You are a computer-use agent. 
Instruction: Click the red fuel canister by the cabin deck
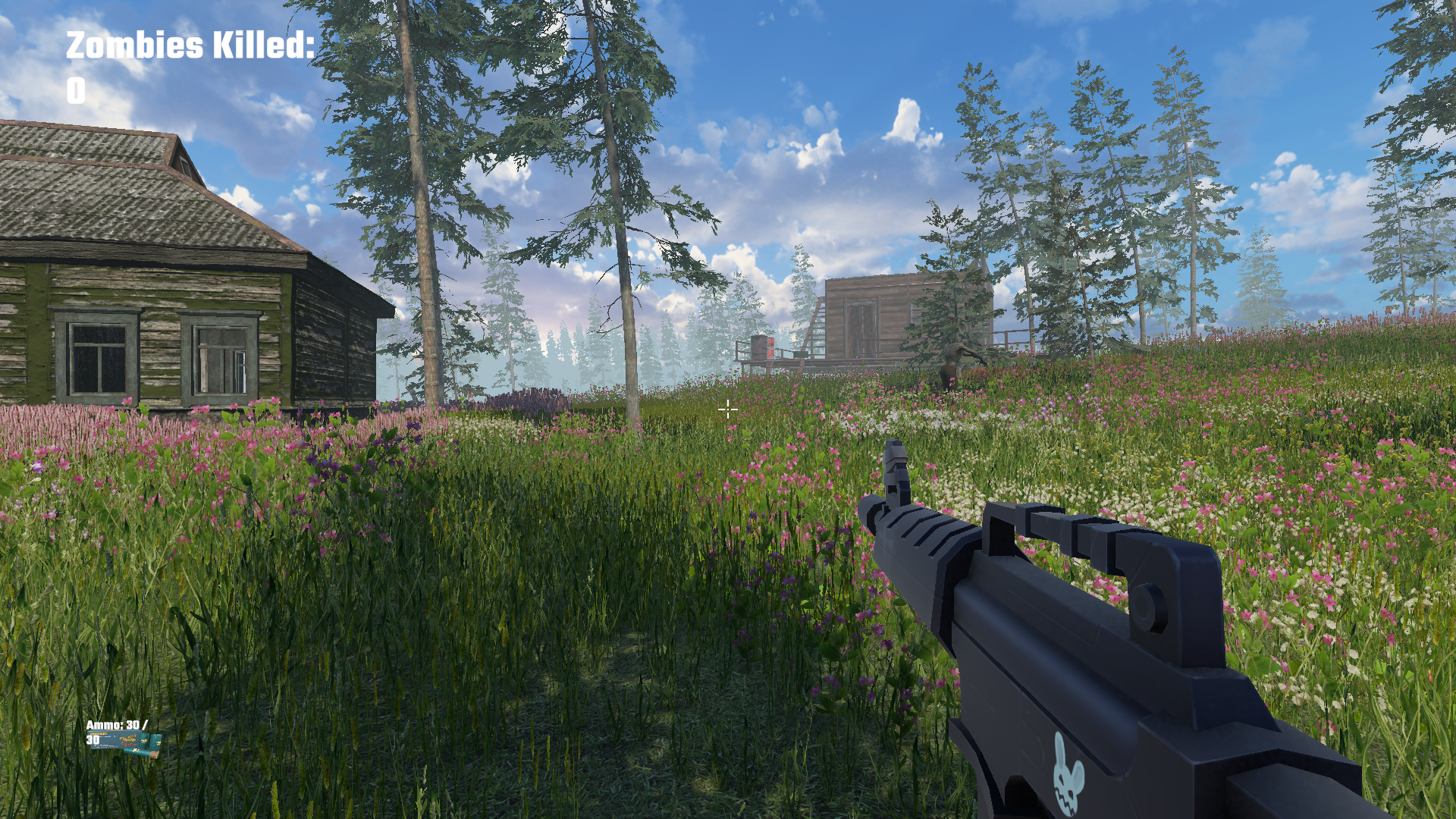[x=770, y=350]
